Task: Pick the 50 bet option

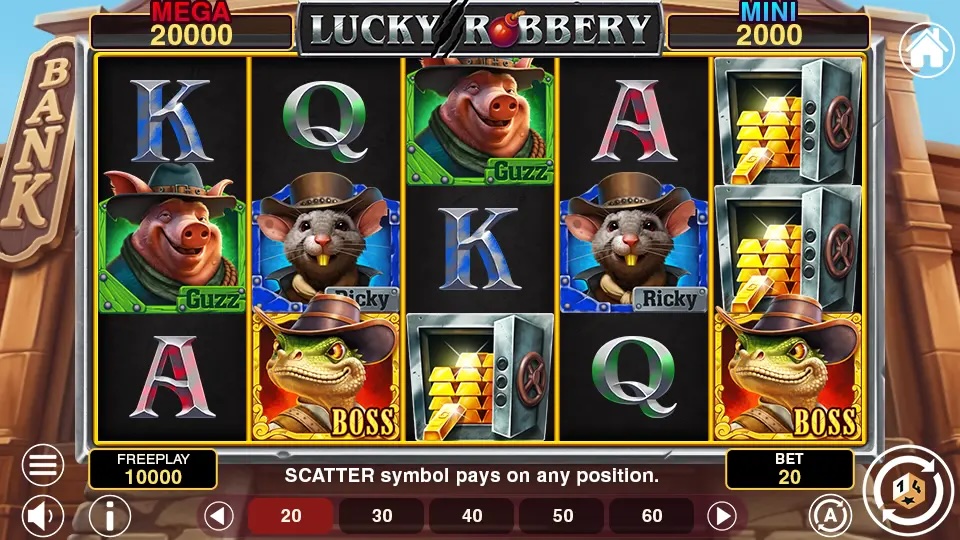Action: point(563,516)
